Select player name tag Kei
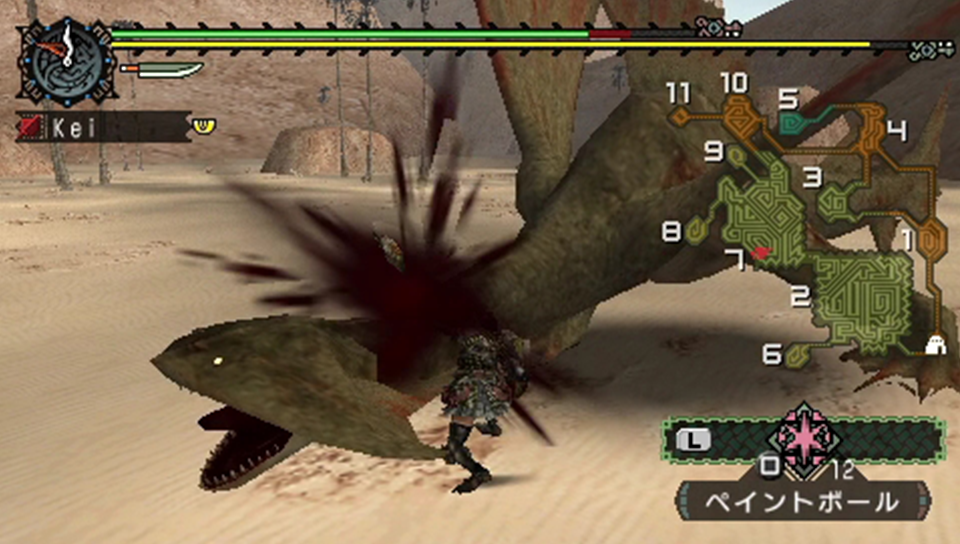The image size is (960, 544). pyautogui.click(x=100, y=127)
